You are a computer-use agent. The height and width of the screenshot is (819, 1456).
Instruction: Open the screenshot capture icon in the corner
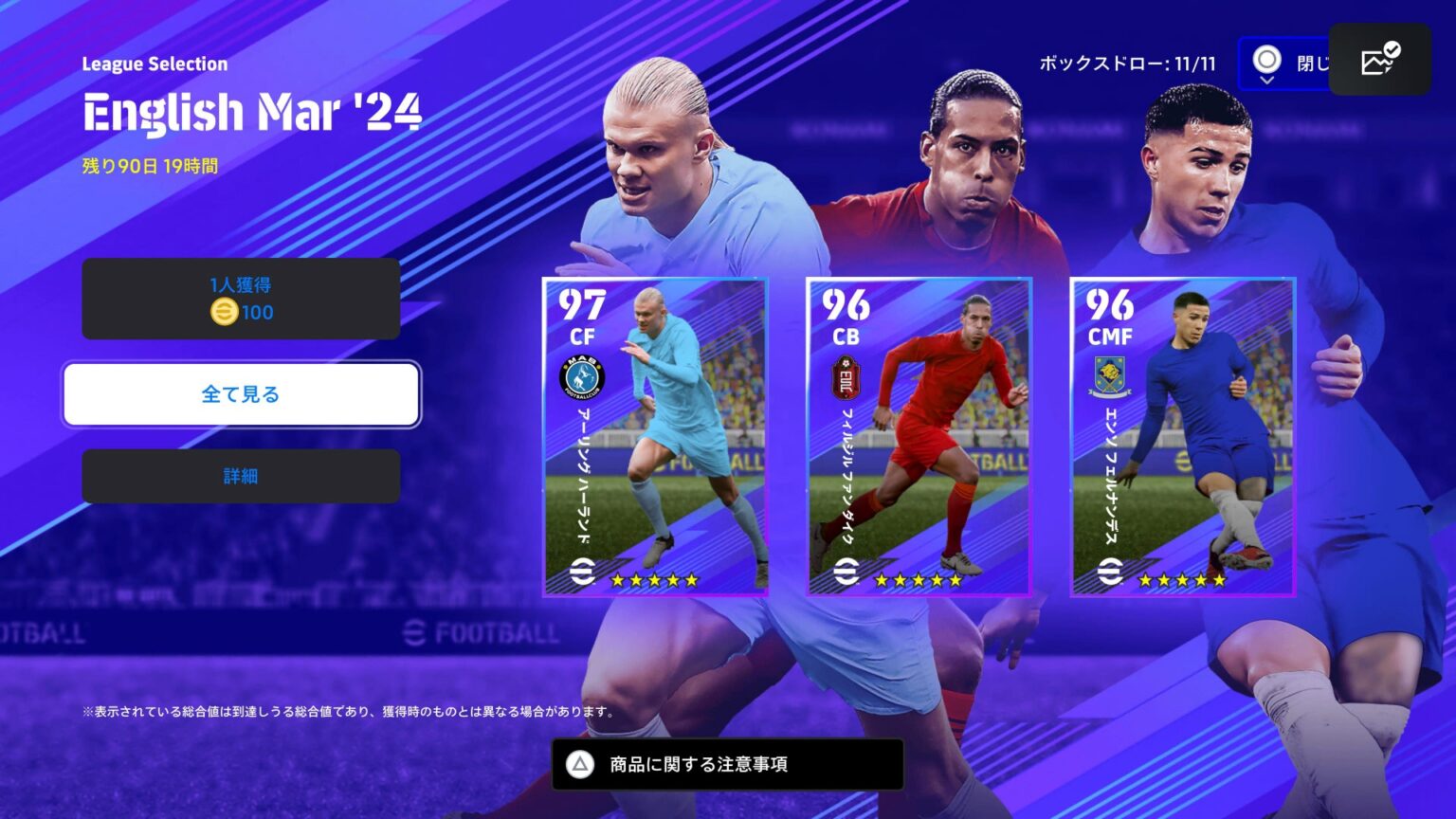click(x=1379, y=60)
